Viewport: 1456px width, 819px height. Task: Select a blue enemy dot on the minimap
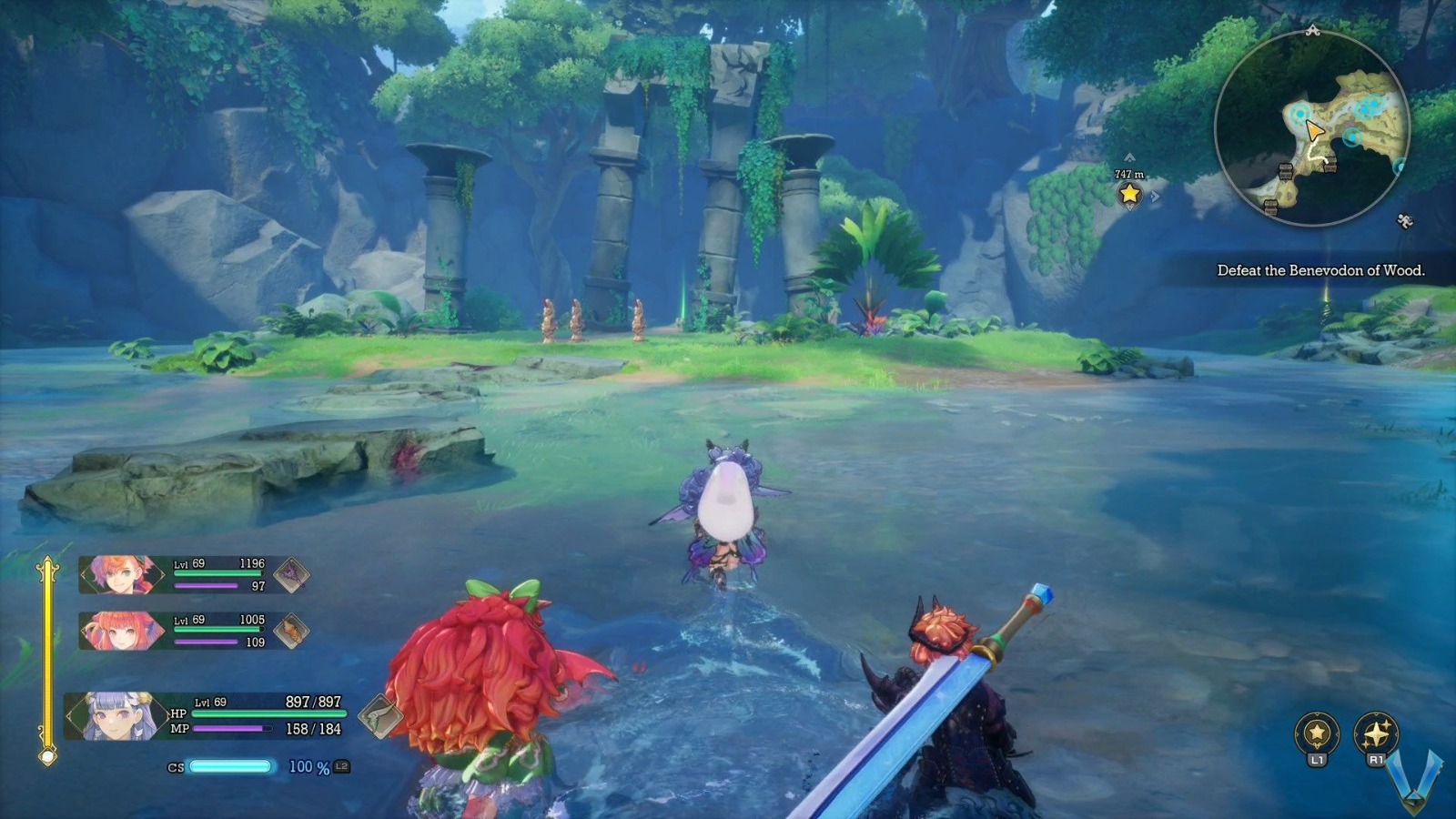(x=1373, y=103)
